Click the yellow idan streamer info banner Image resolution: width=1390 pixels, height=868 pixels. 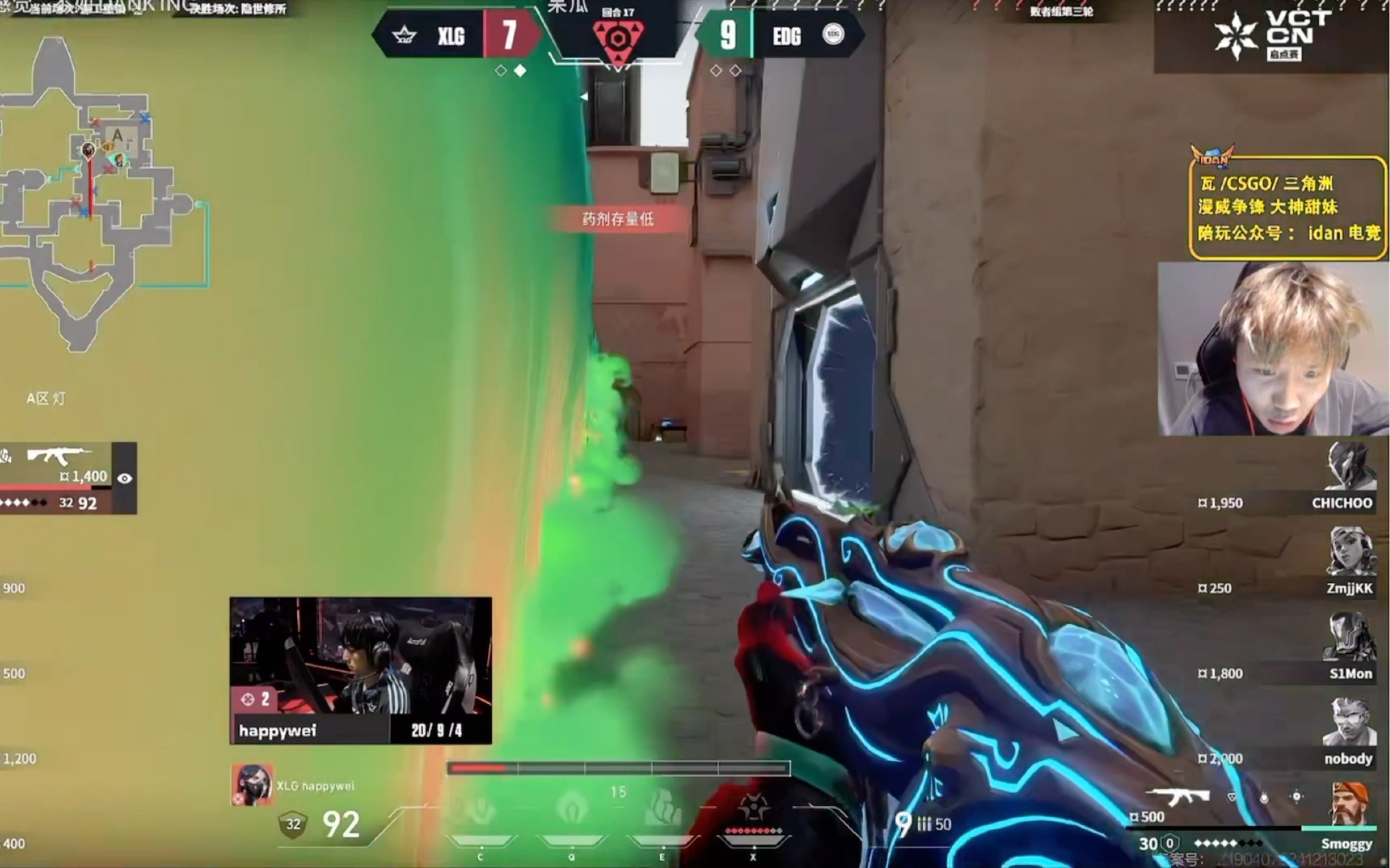1289,208
